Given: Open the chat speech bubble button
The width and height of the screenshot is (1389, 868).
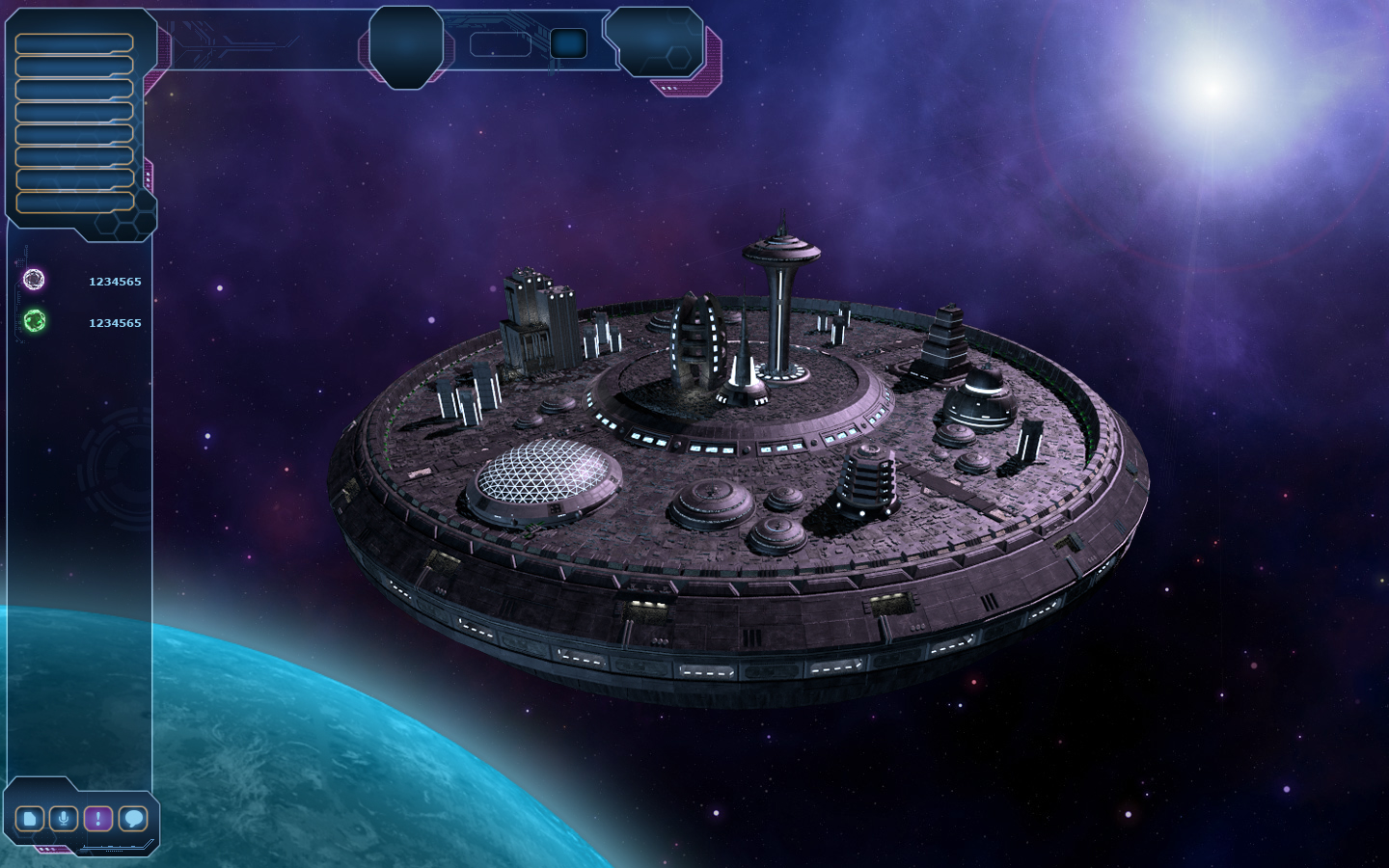Looking at the screenshot, I should [133, 819].
